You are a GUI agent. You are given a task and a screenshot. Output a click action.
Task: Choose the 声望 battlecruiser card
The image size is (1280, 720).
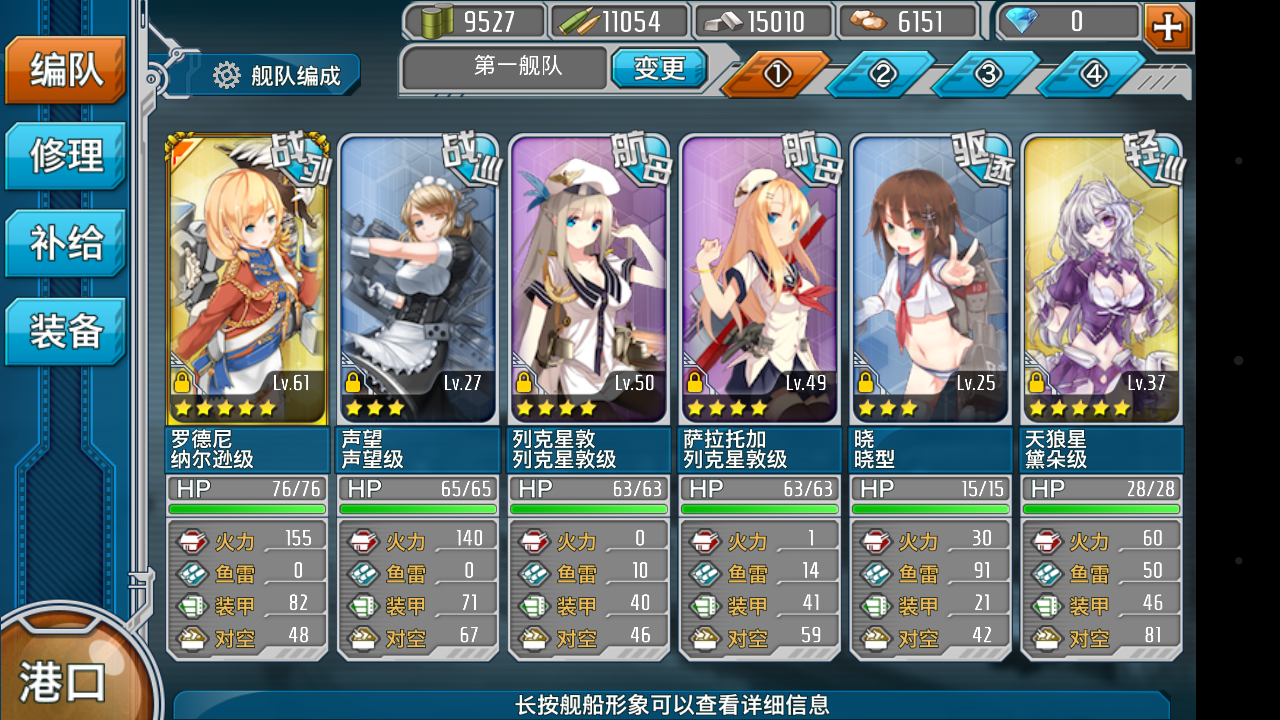click(x=418, y=280)
